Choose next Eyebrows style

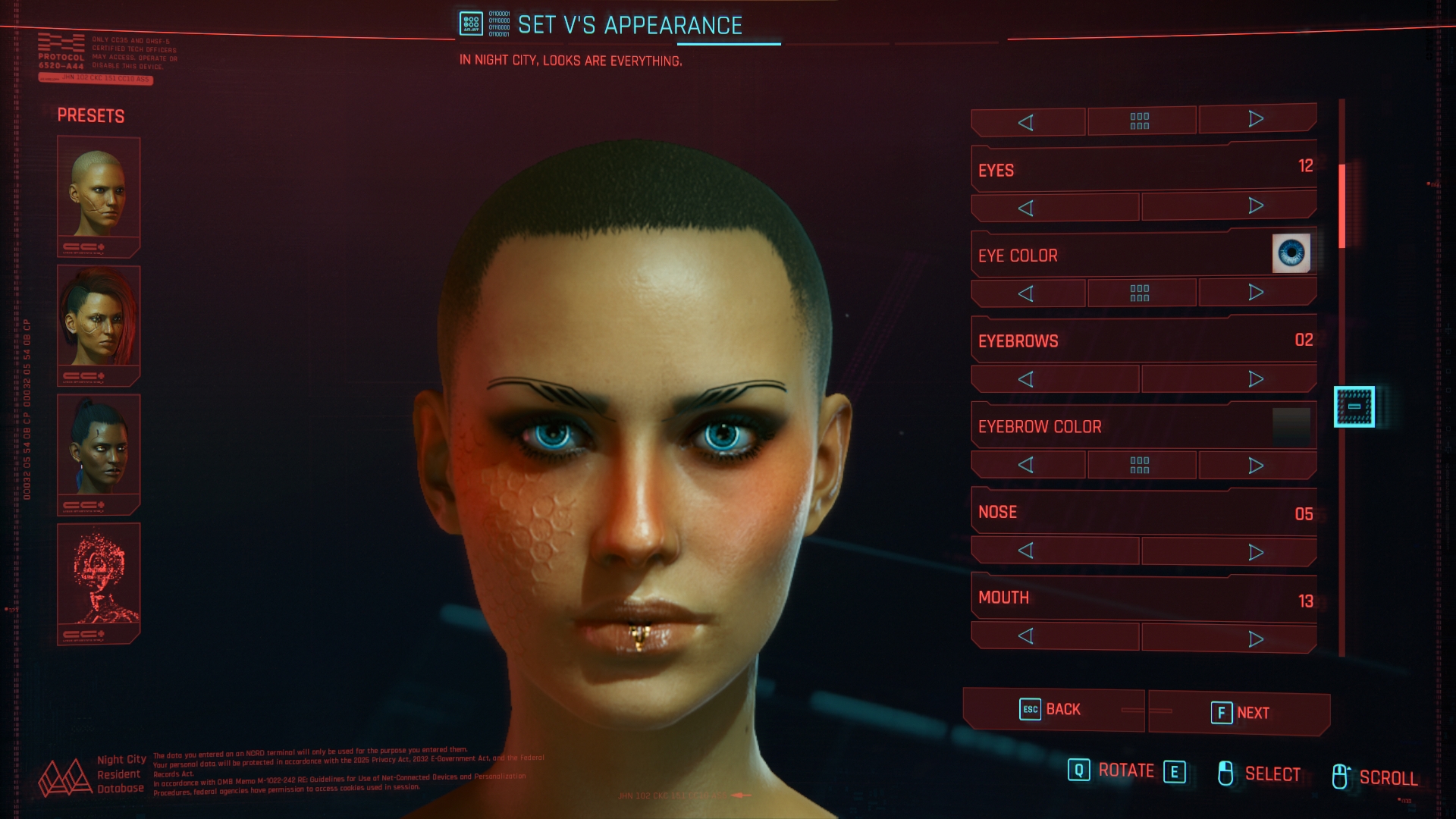click(1256, 378)
